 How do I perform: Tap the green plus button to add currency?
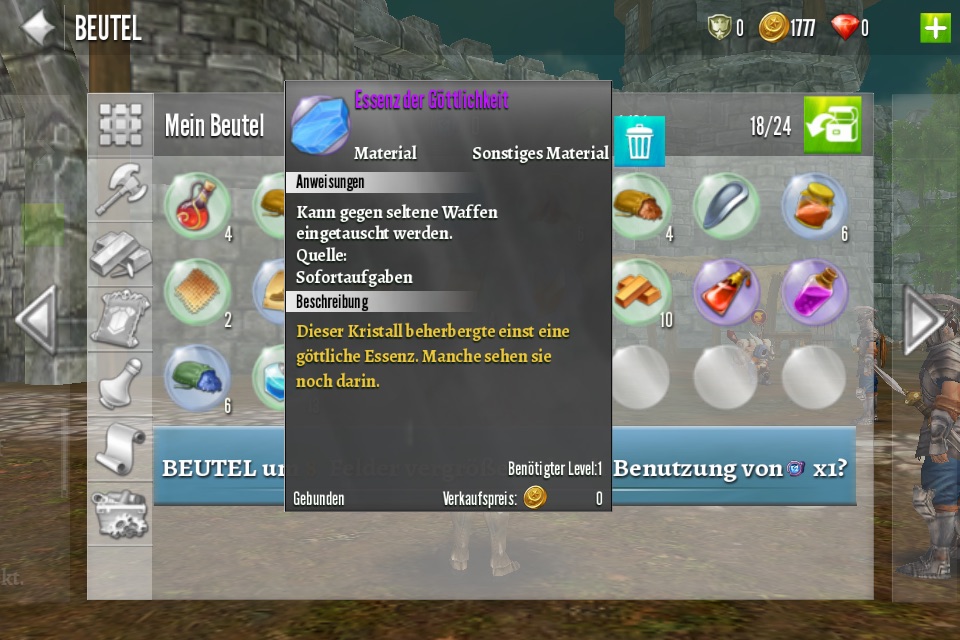[x=935, y=27]
